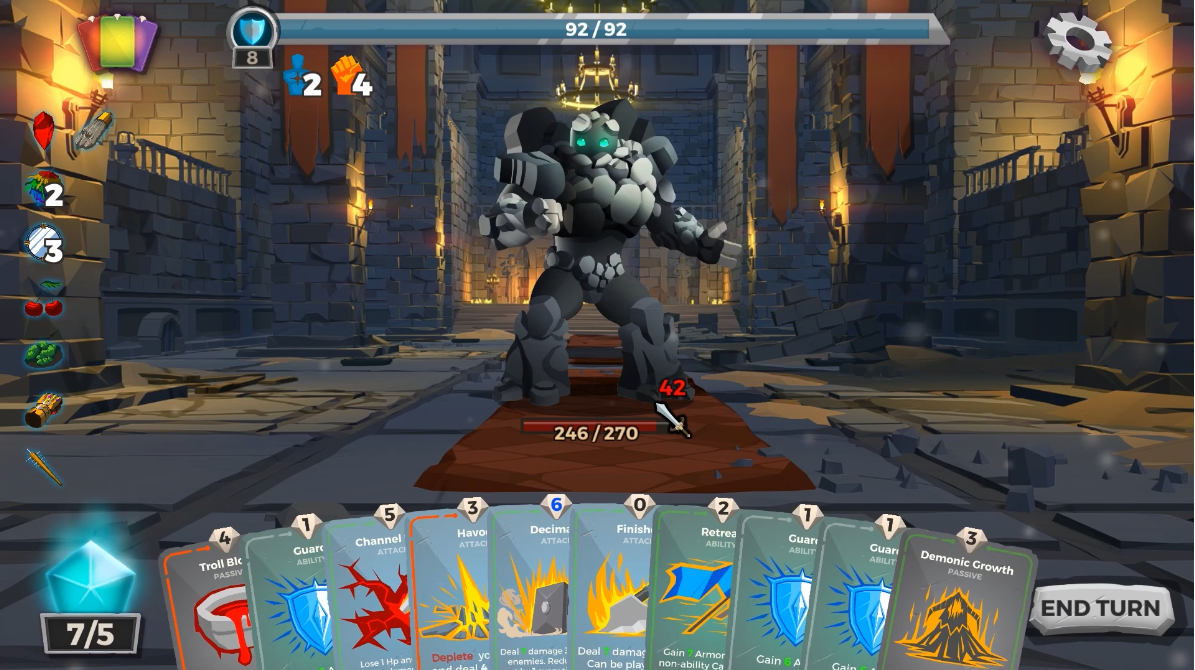
Task: End the current turn
Action: tap(1100, 608)
